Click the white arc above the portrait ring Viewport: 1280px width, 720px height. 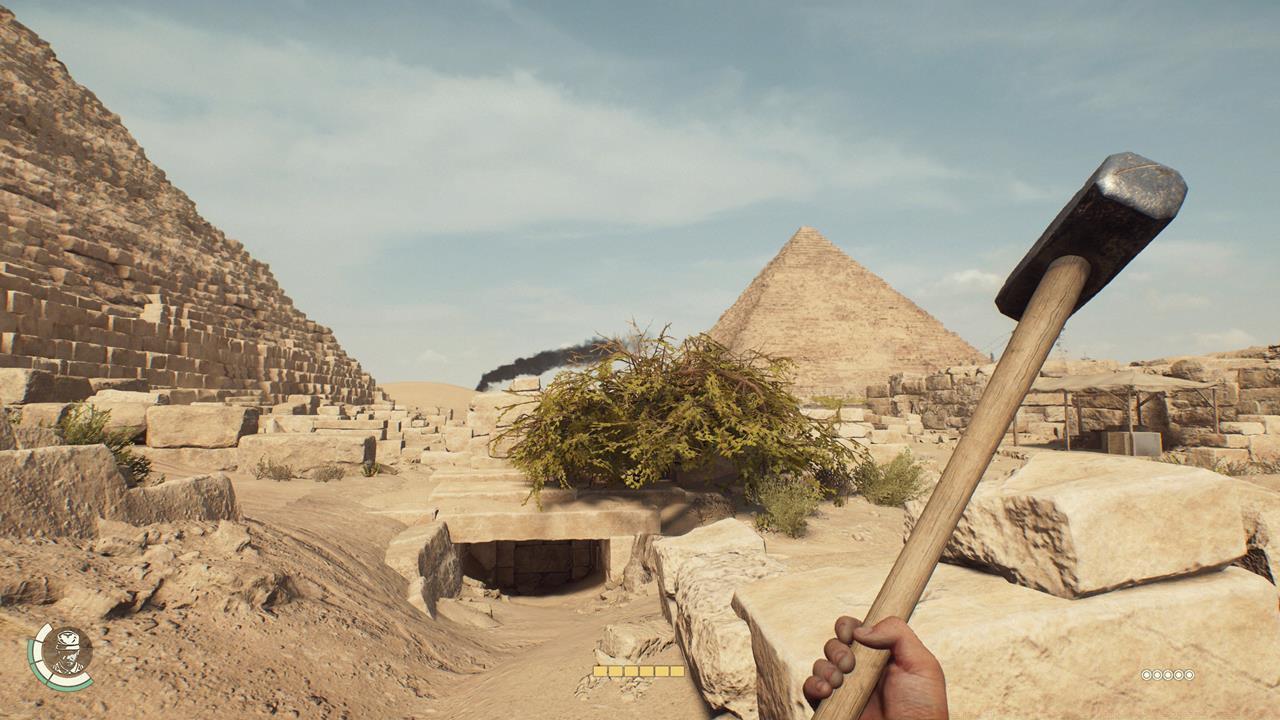[45, 632]
